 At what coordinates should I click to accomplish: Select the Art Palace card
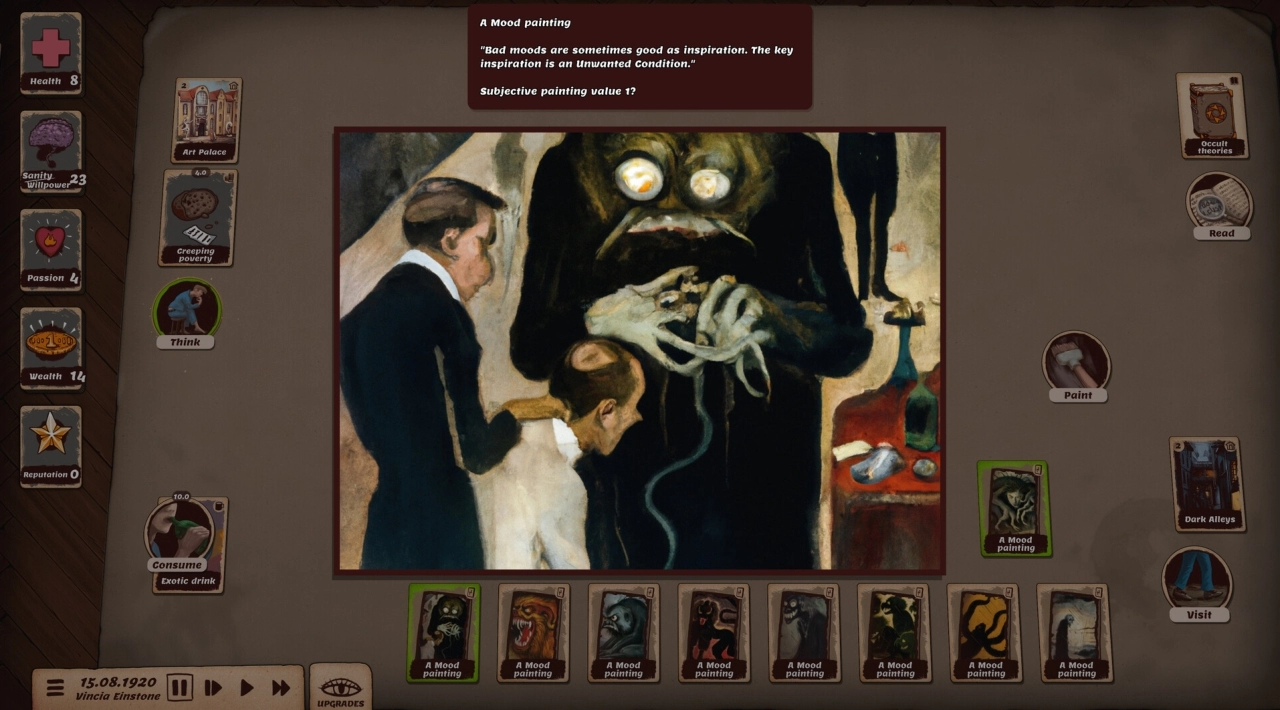tap(206, 121)
